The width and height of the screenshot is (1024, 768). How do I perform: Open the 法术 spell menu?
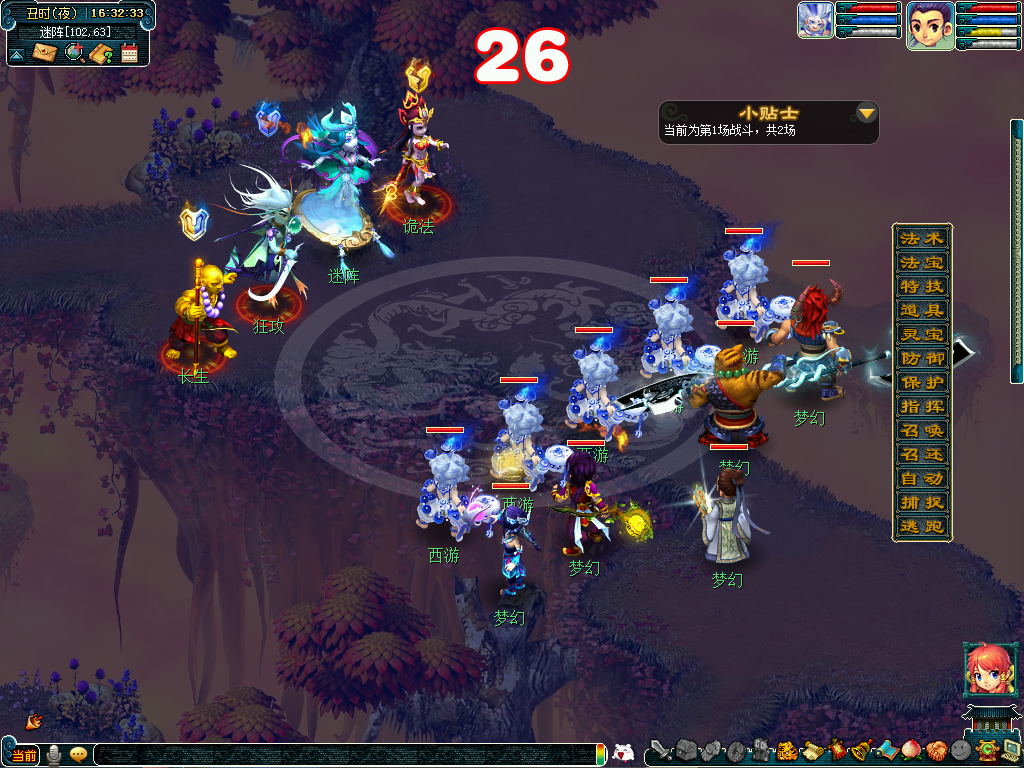tap(921, 239)
